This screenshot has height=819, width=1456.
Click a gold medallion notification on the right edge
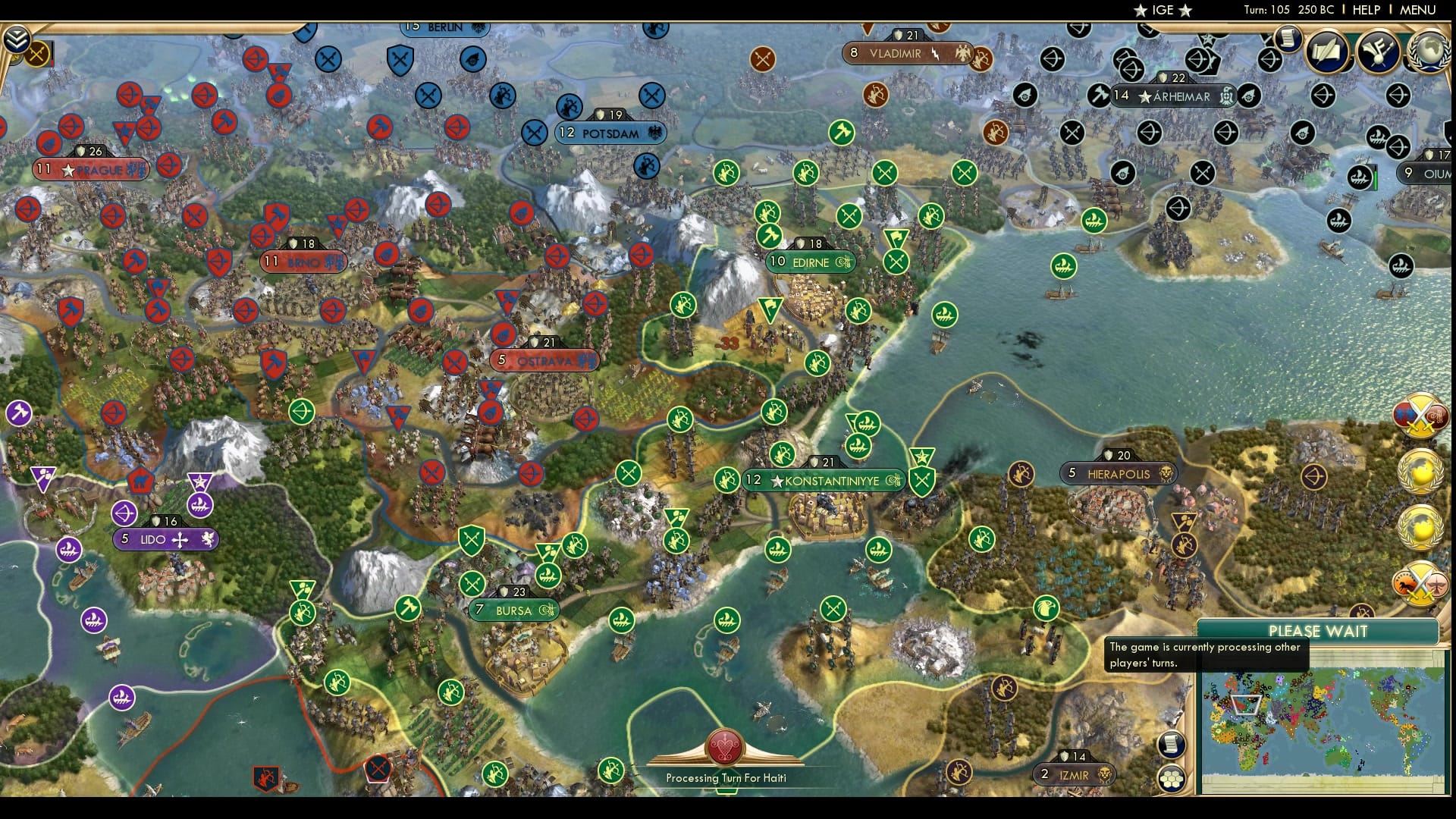pos(1420,470)
